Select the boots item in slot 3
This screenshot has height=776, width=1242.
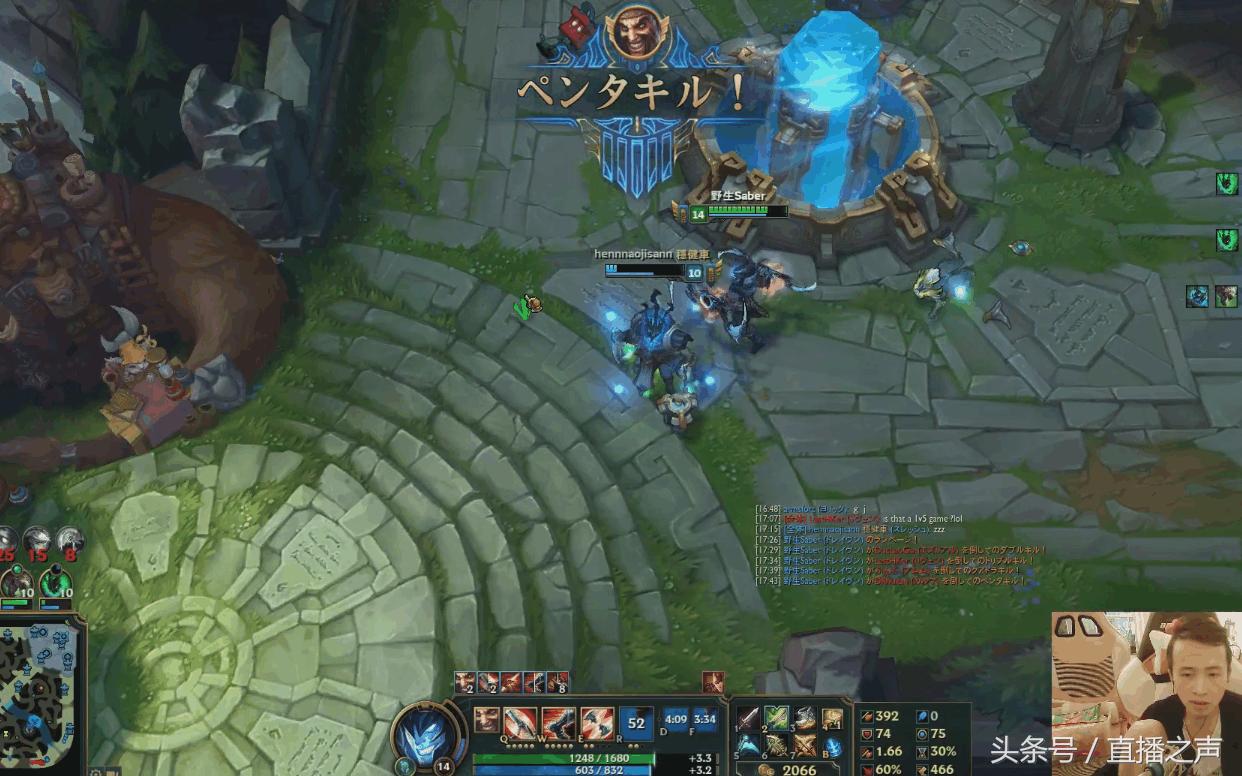coord(805,718)
